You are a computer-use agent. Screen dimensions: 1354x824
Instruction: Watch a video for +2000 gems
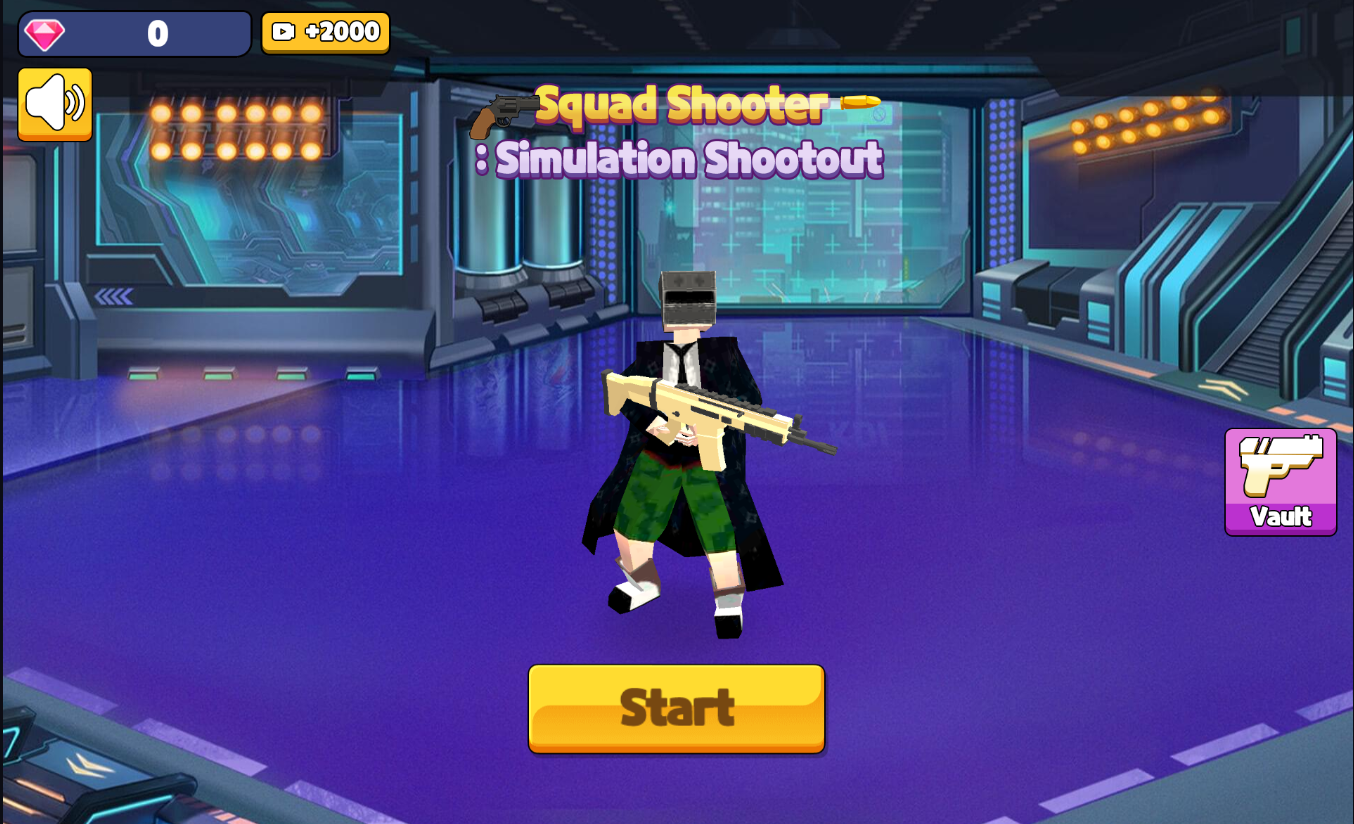[325, 32]
